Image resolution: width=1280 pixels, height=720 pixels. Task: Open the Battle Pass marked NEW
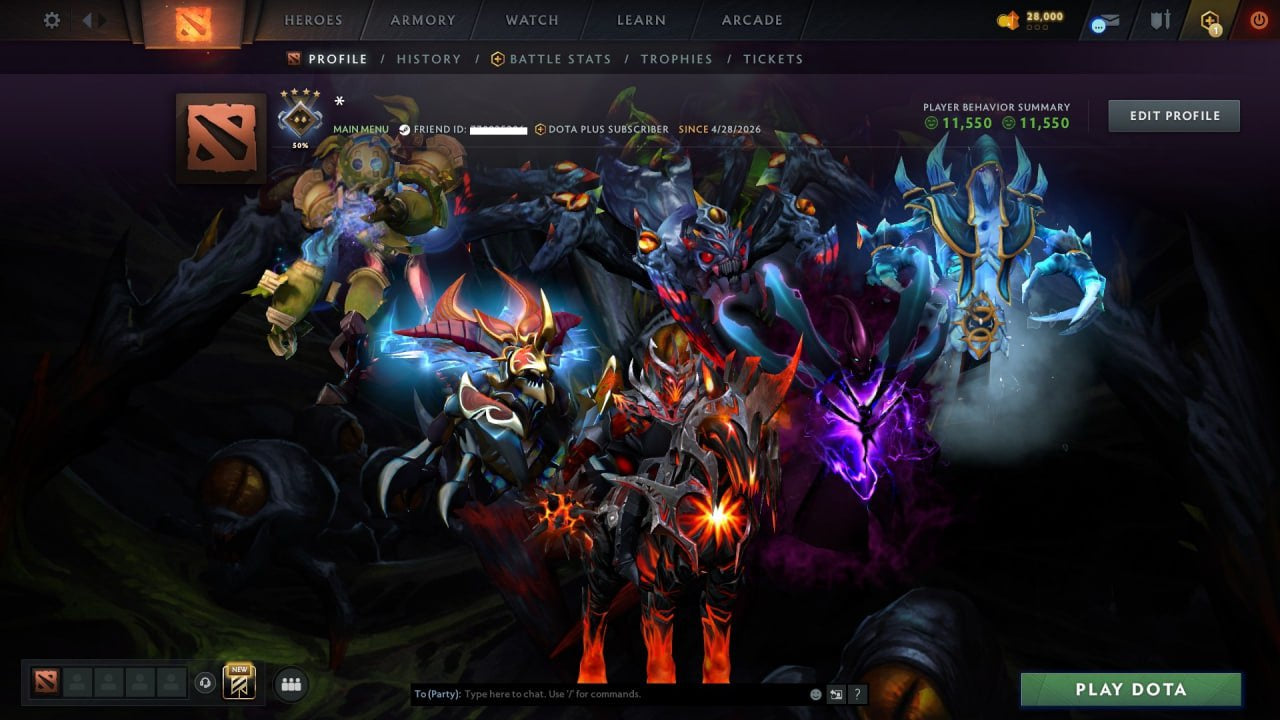238,682
